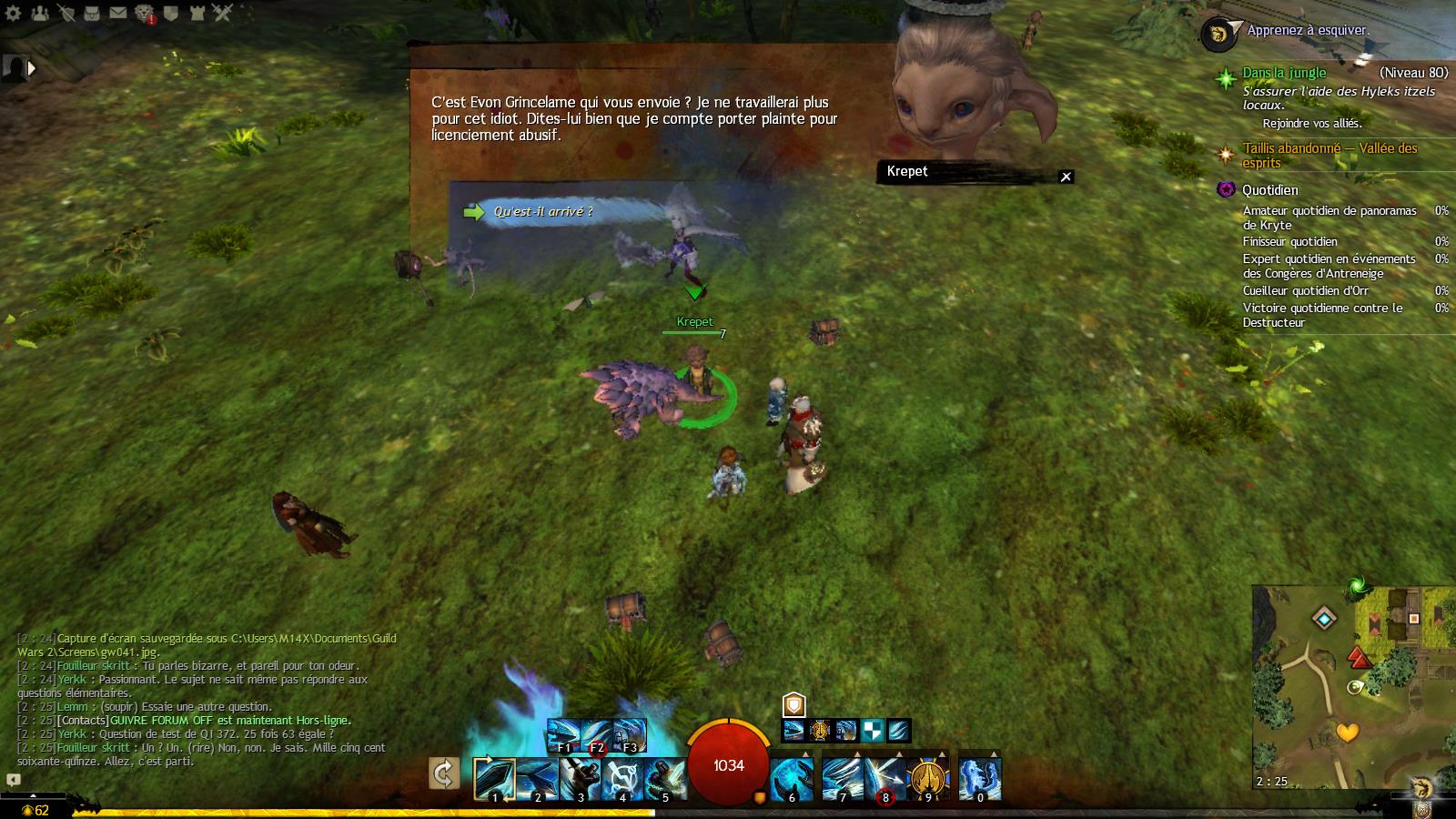Open the Black Lion trading post icon
1456x819 pixels.
click(145, 13)
